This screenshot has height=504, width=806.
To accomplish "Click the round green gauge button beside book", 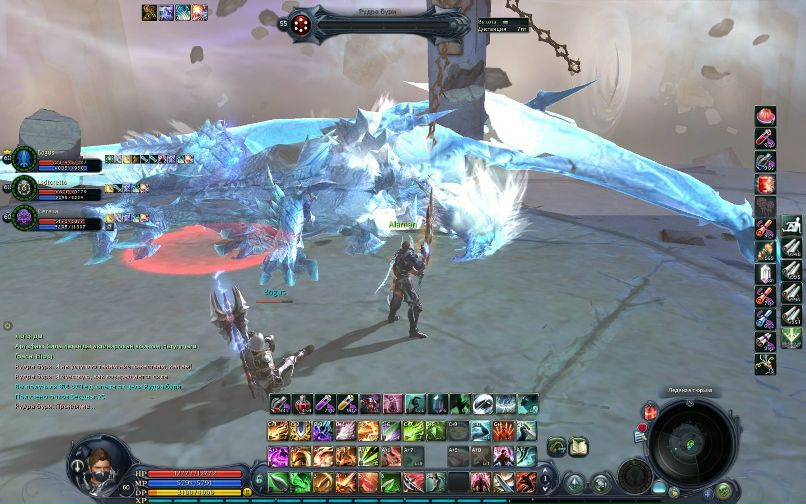I will click(x=557, y=447).
